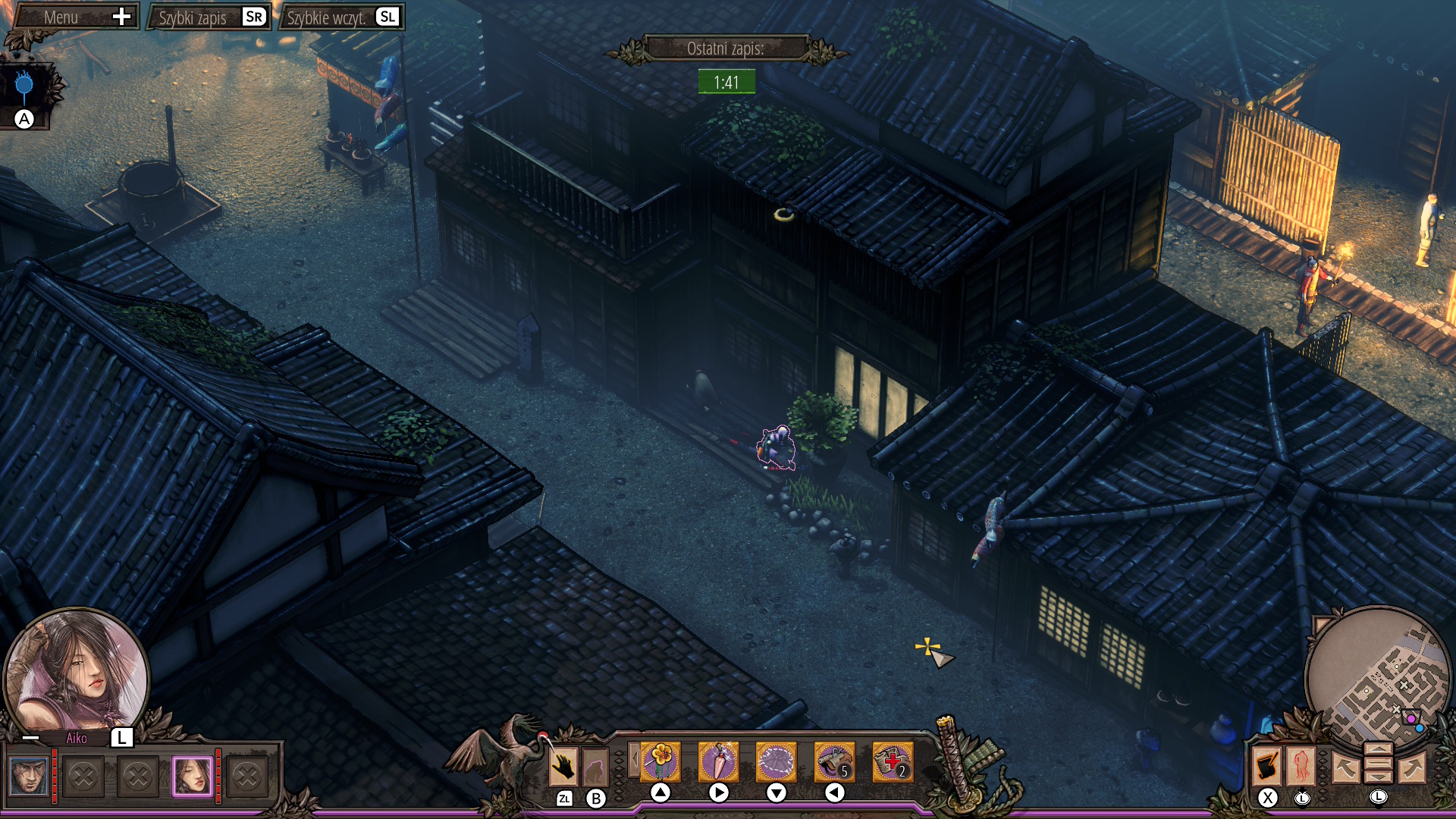The width and height of the screenshot is (1456, 819).
Task: Rotate camera right with the curved arrow
Action: tap(1412, 767)
